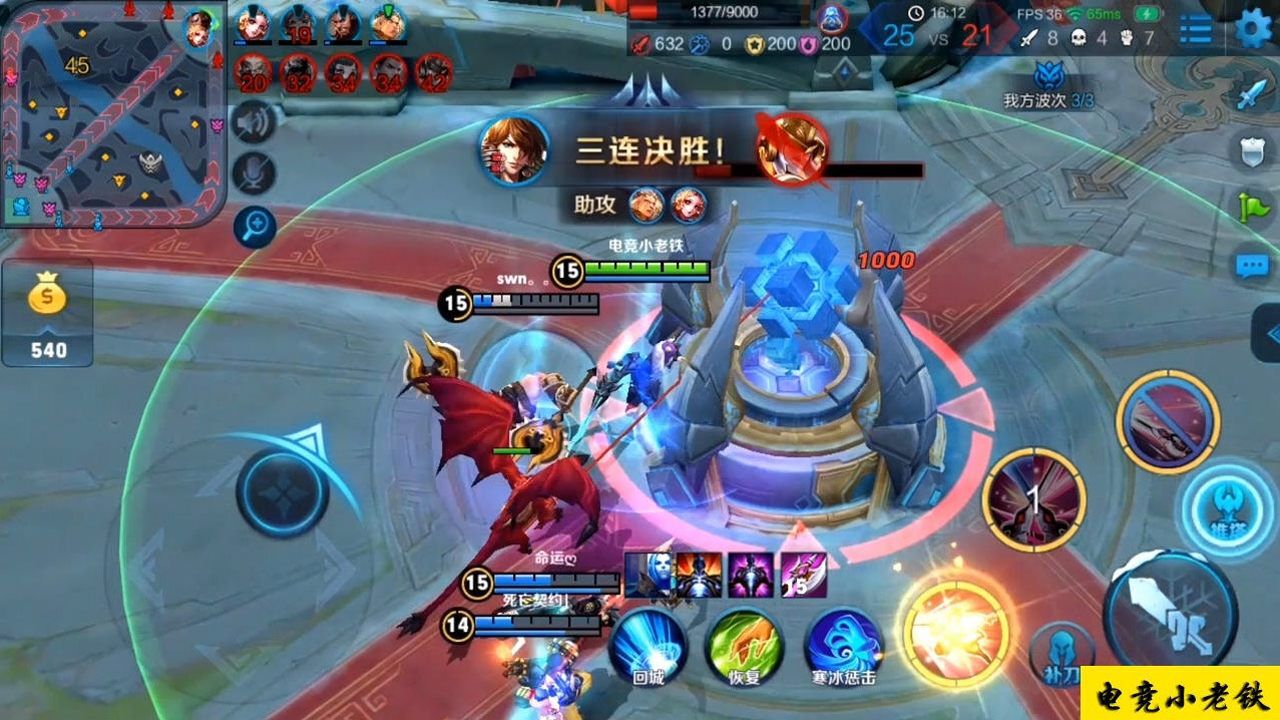Send the sword attack signal
The width and height of the screenshot is (1280, 720).
coord(1252,95)
